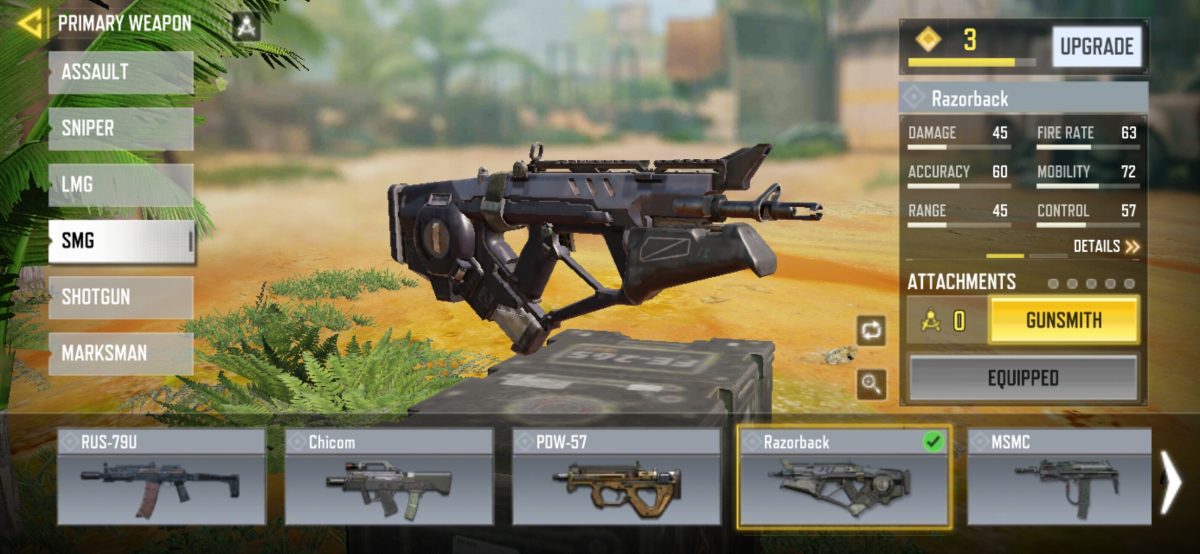Show the Shotgun weapon list
The width and height of the screenshot is (1200, 554).
point(121,297)
